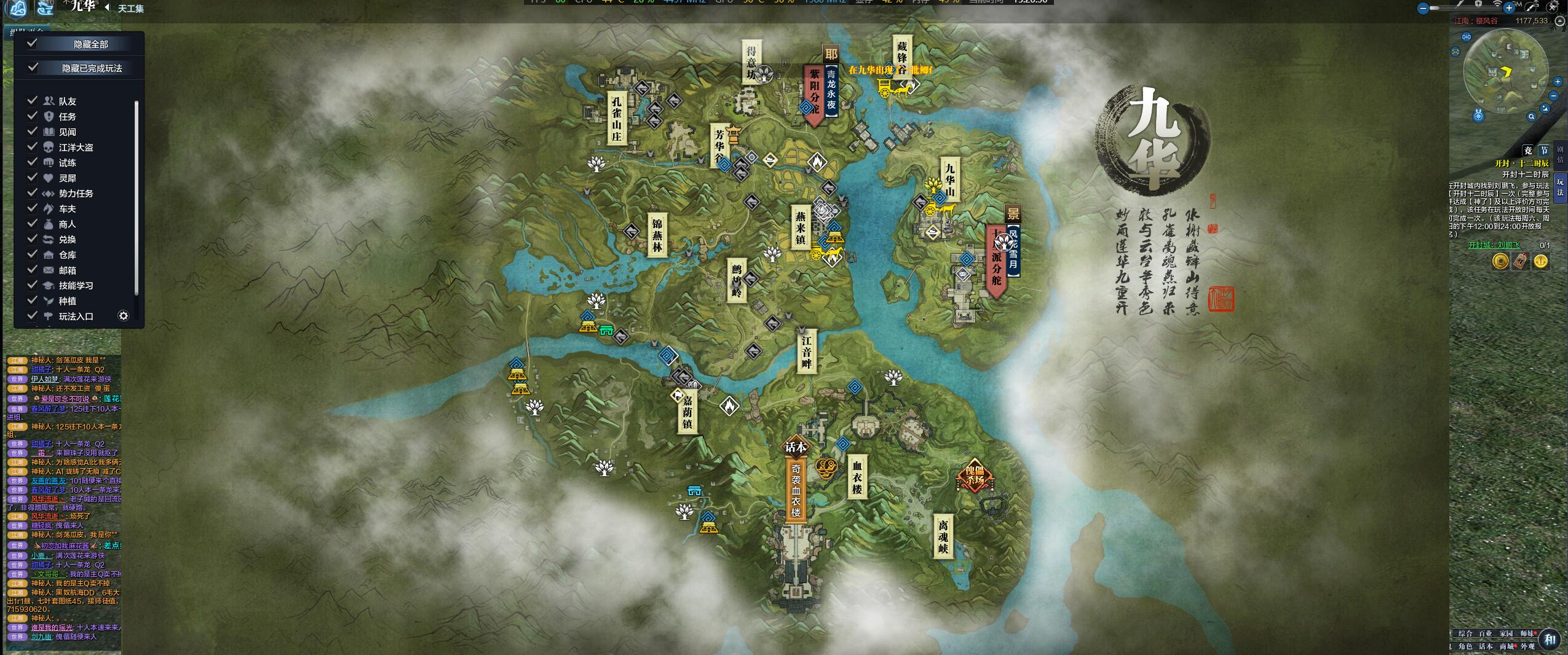The width and height of the screenshot is (1568, 655).
Task: Toggle the 江洋大盗 filter entry
Action: pyautogui.click(x=33, y=147)
